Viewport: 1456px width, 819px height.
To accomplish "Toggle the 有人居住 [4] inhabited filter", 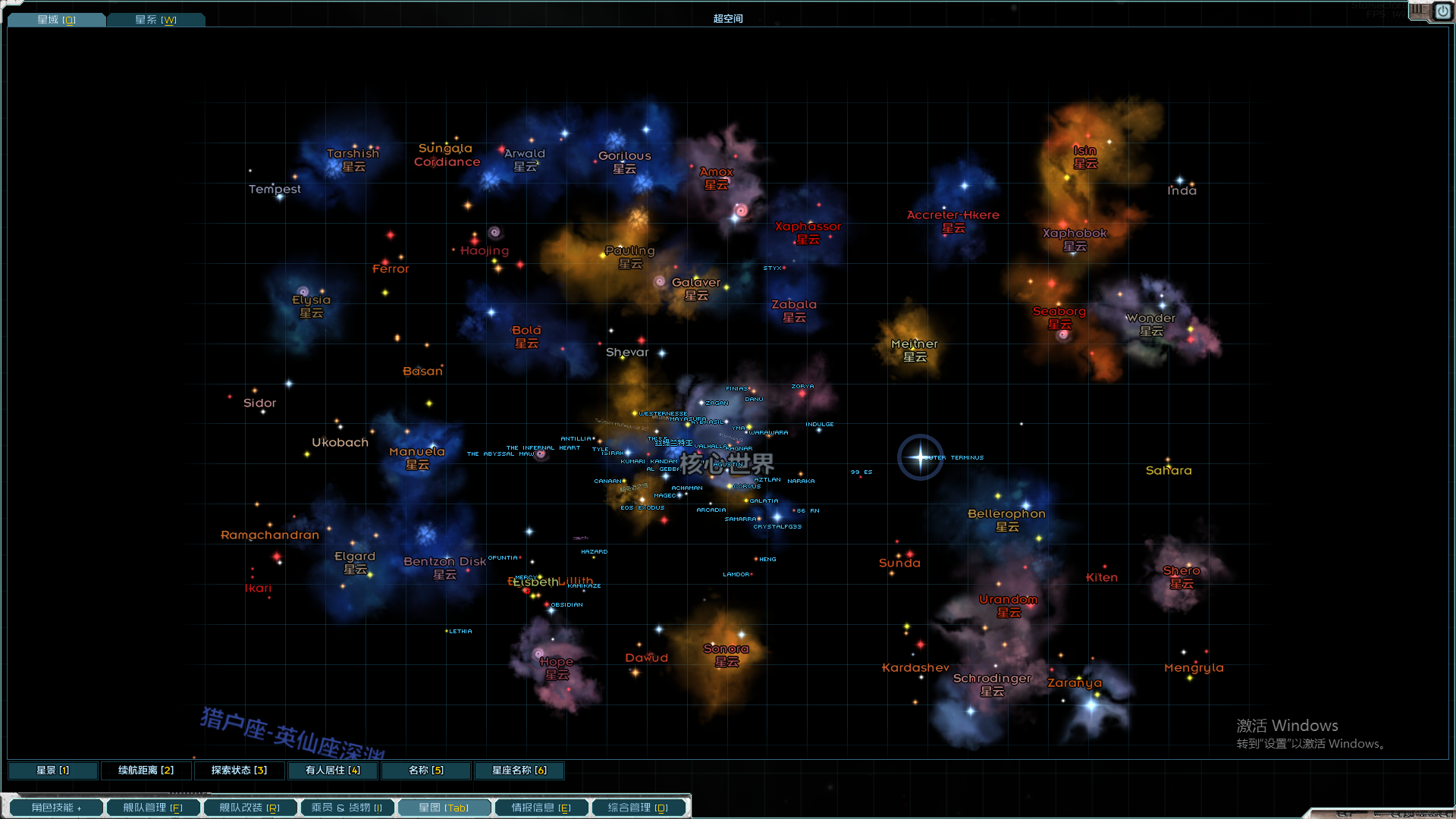I will 331,770.
